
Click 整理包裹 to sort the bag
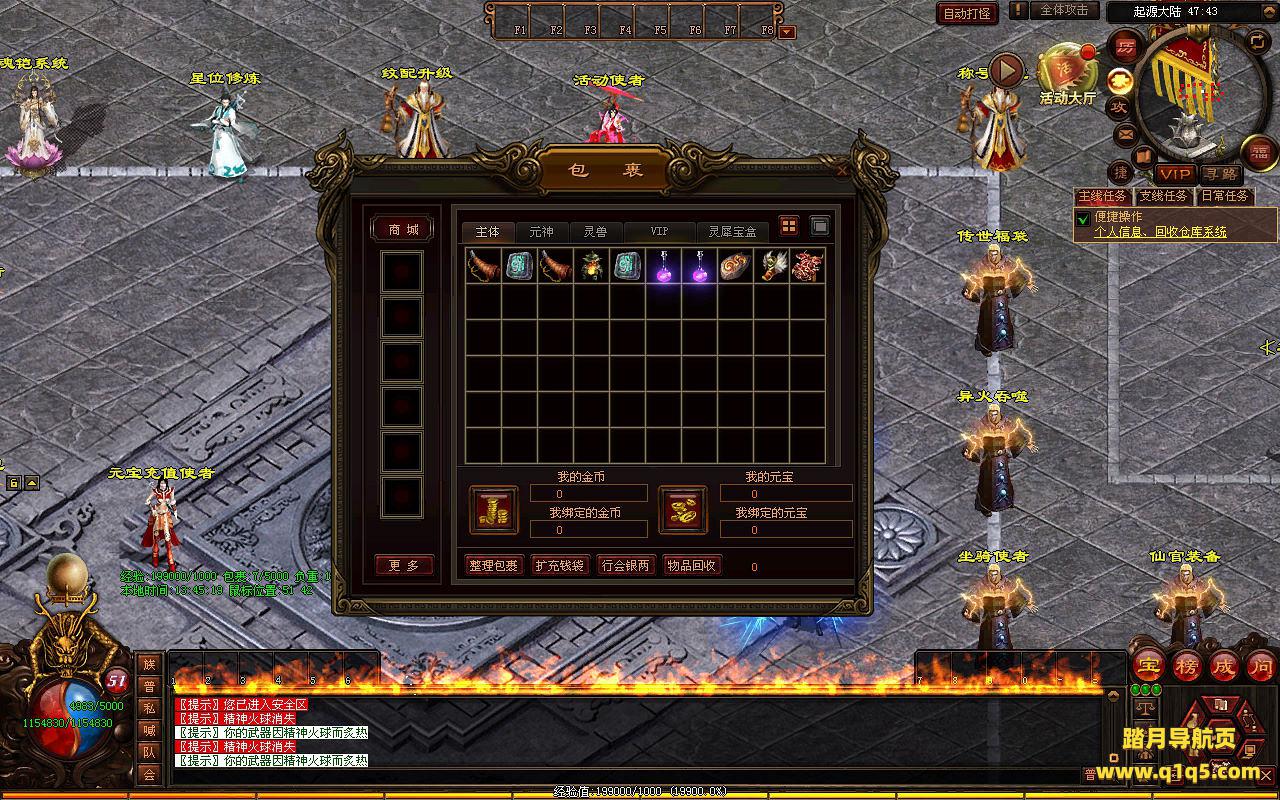(x=493, y=565)
